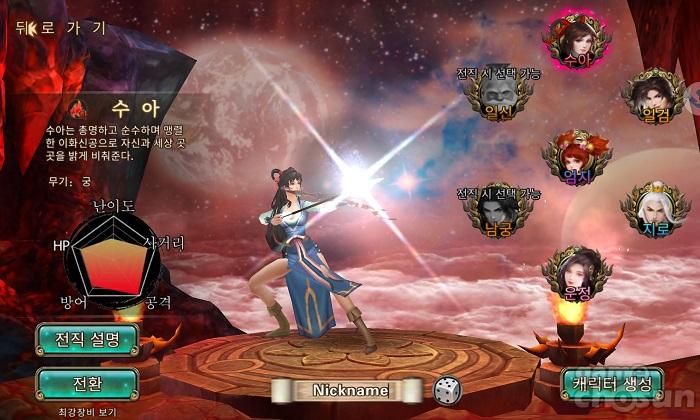Viewport: 700px width, 420px height.
Task: Roll the dice for a random nickname
Action: 446,390
